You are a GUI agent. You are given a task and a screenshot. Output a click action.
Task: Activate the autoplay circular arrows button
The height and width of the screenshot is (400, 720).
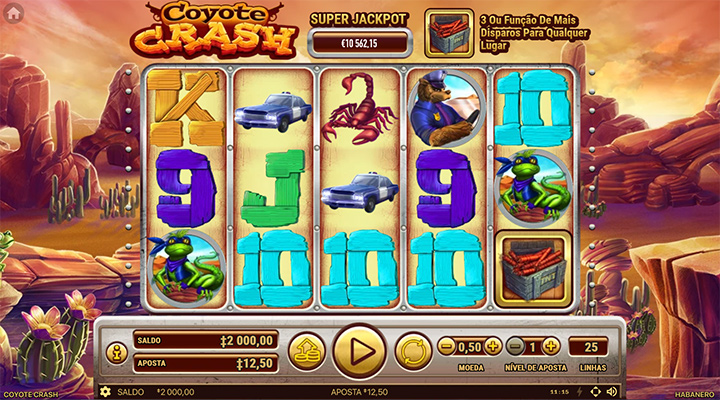[x=412, y=352]
